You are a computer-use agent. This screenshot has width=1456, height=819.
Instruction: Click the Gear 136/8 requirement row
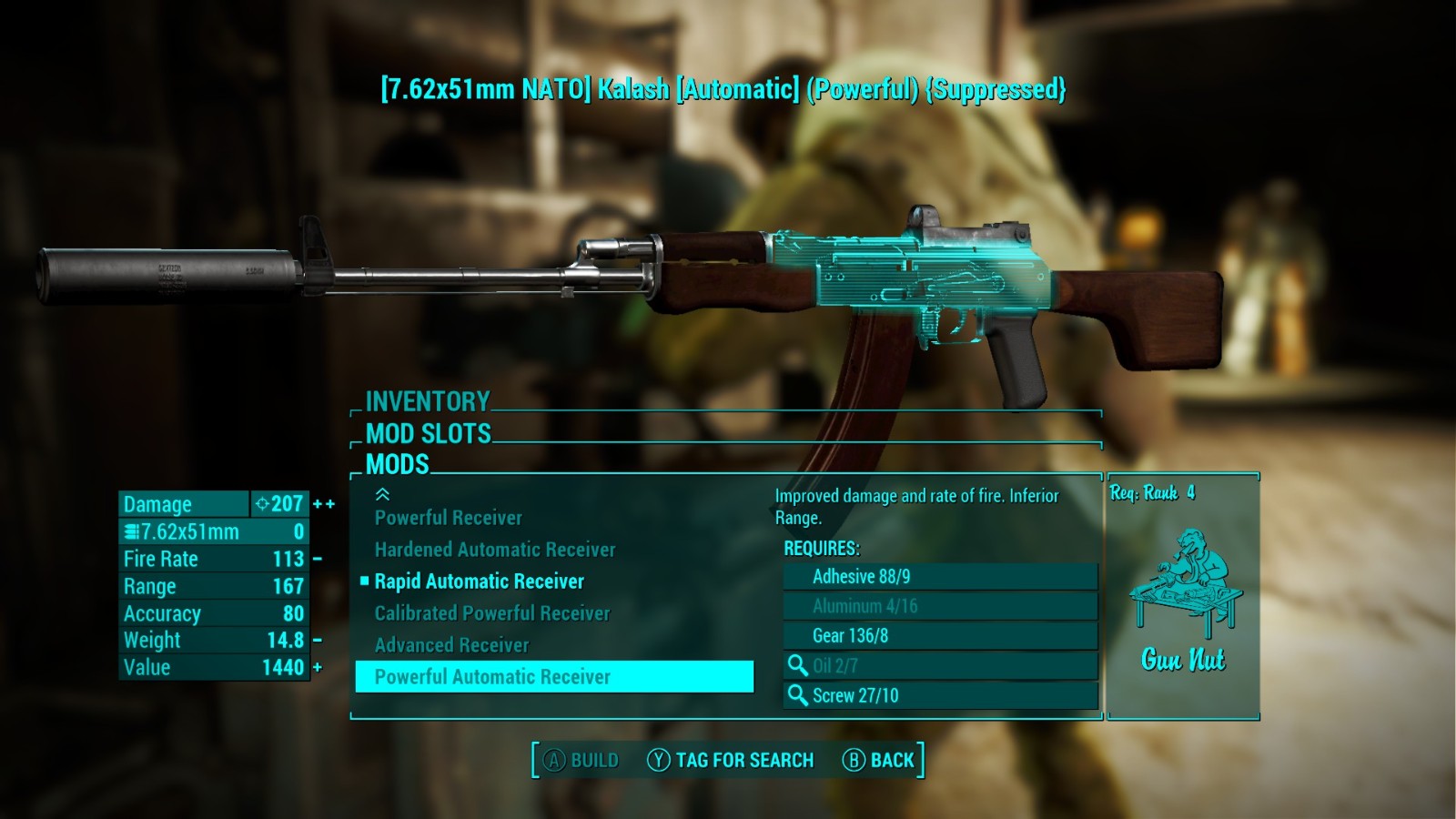tap(940, 636)
